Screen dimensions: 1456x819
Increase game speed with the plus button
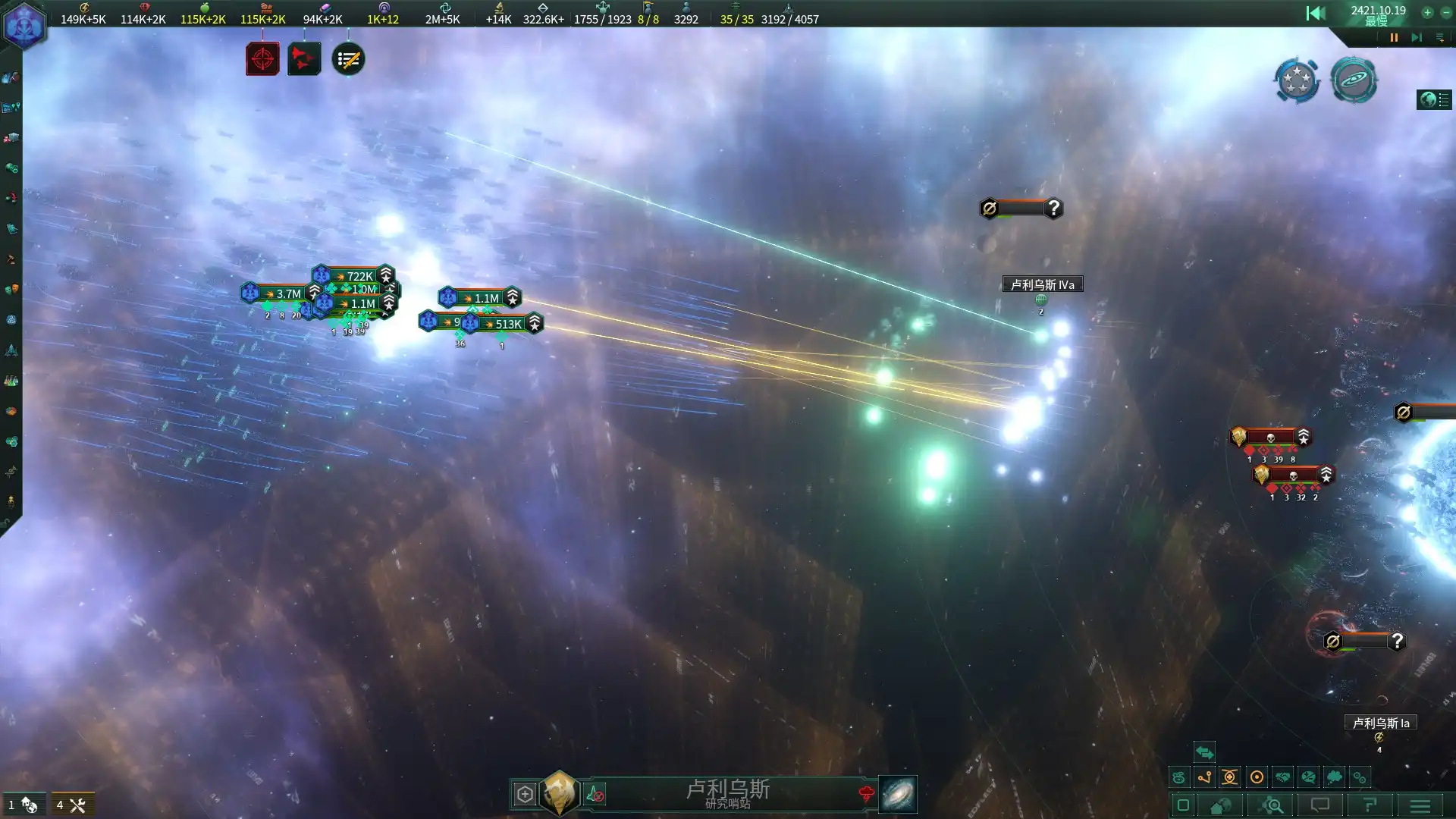[1427, 12]
